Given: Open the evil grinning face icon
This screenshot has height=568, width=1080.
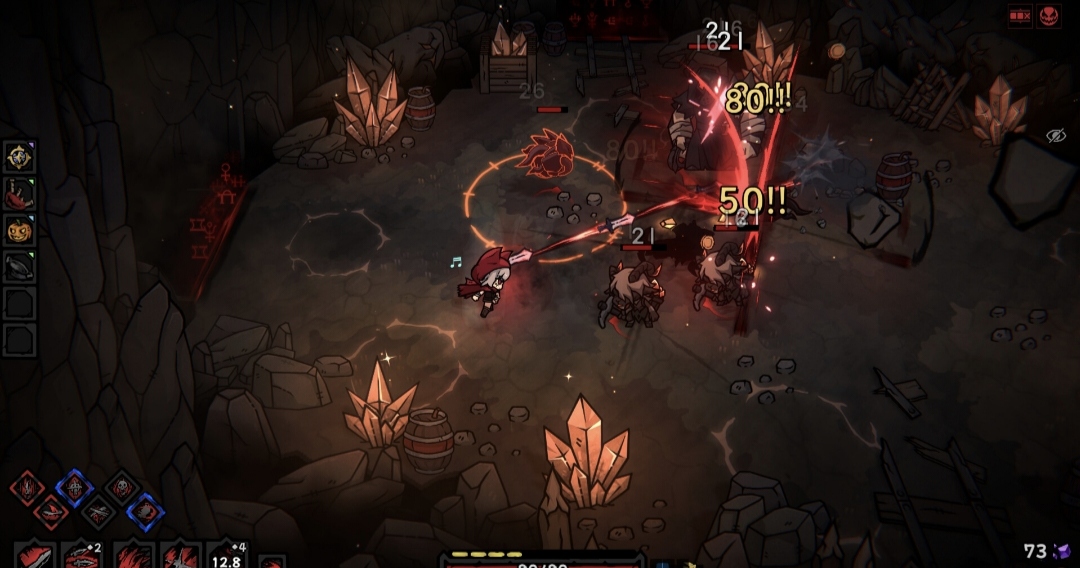Looking at the screenshot, I should pyautogui.click(x=1049, y=17).
